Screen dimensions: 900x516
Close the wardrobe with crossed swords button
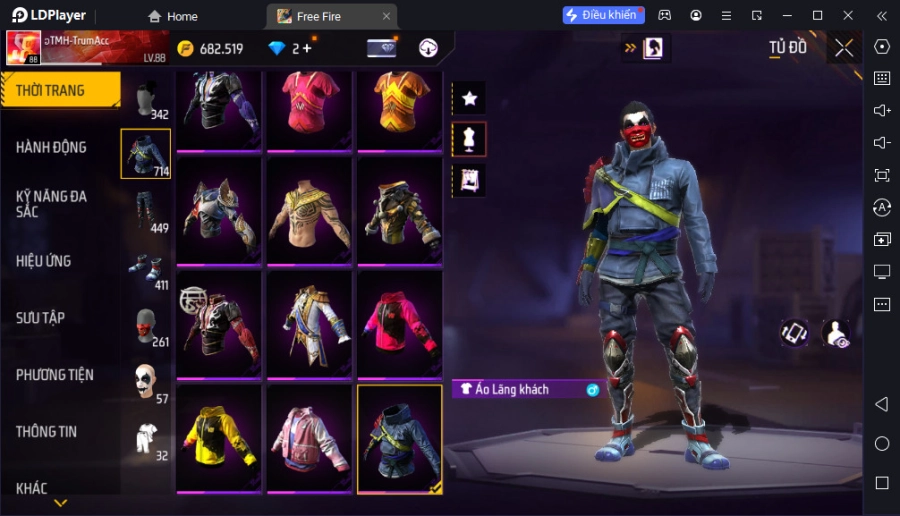click(x=844, y=48)
